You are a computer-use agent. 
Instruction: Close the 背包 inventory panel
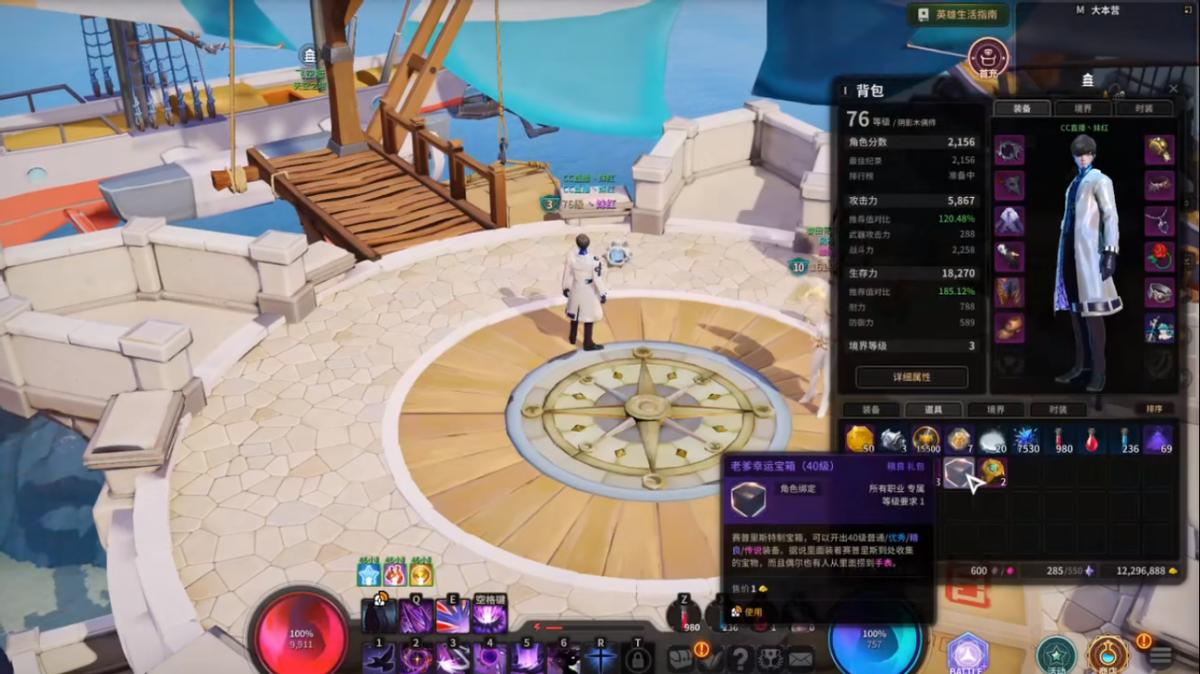coord(1171,90)
